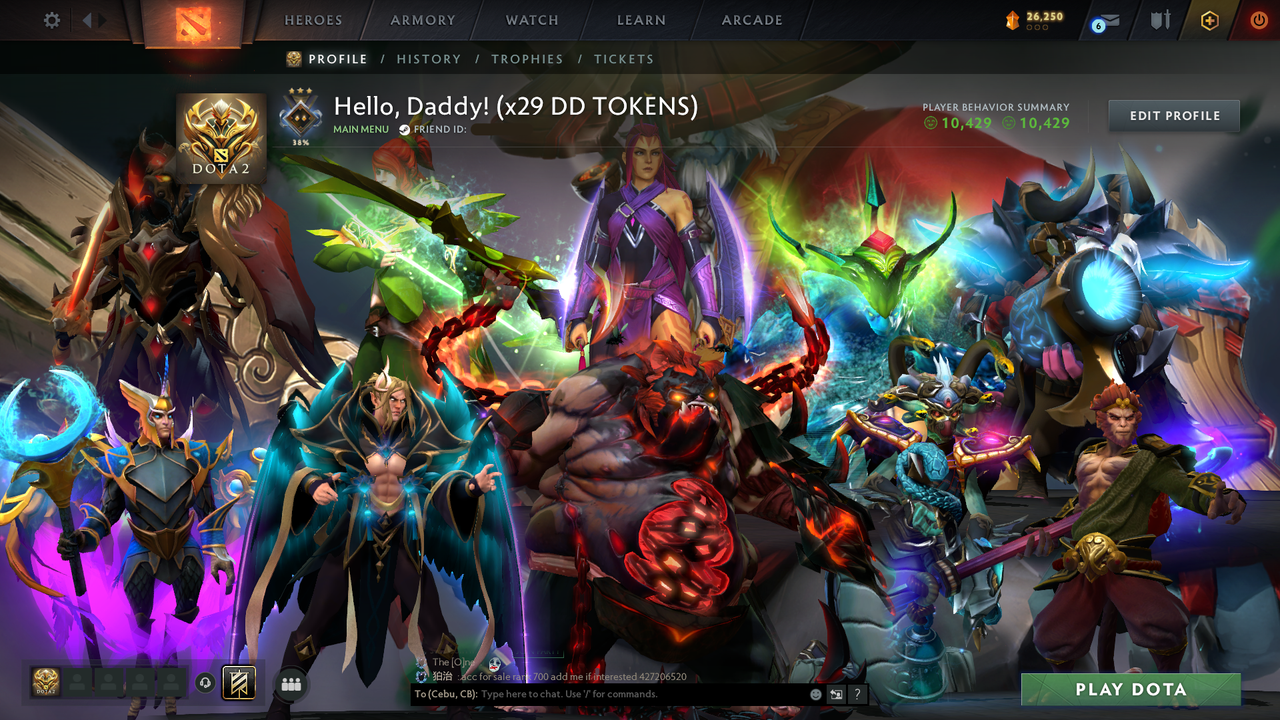Toggle the voice chat headset icon
1280x720 pixels.
(x=205, y=683)
